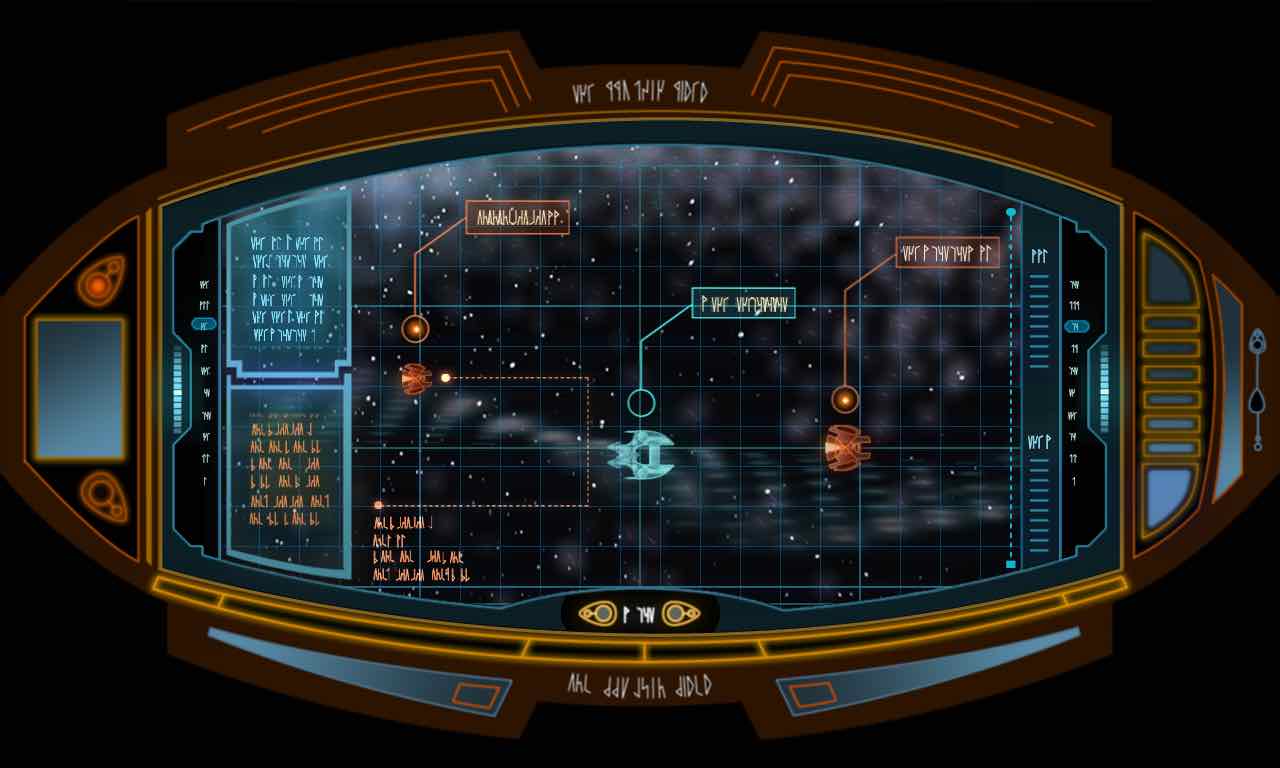The width and height of the screenshot is (1280, 768).
Task: Click the right eye-shaped button at bottom center
Action: [x=679, y=613]
